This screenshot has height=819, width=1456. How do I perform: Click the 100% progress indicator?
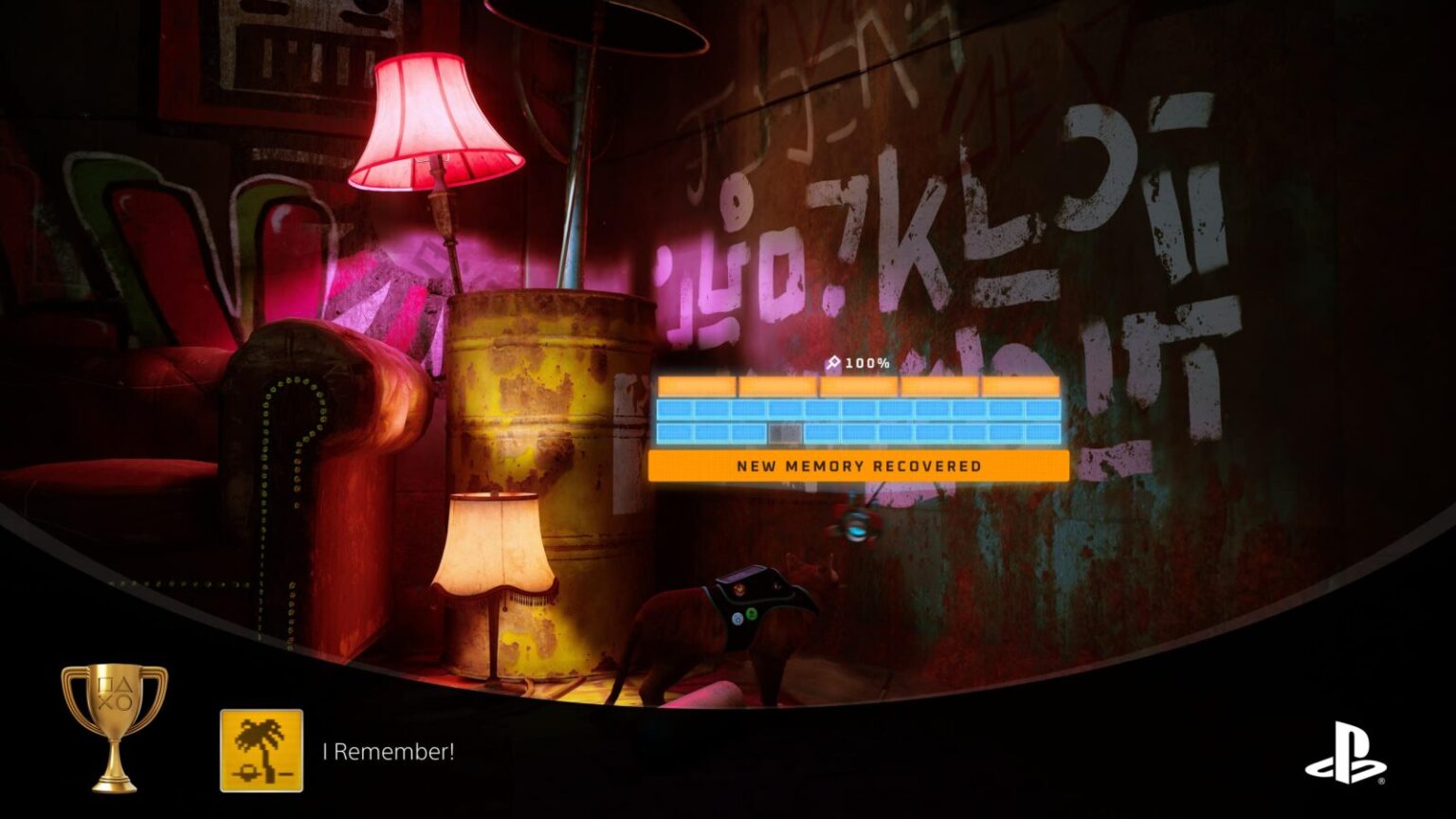pos(864,362)
